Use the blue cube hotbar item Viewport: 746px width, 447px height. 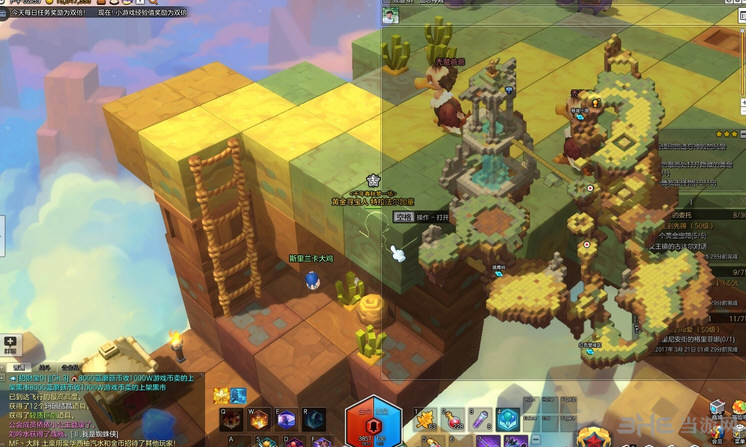[508, 420]
